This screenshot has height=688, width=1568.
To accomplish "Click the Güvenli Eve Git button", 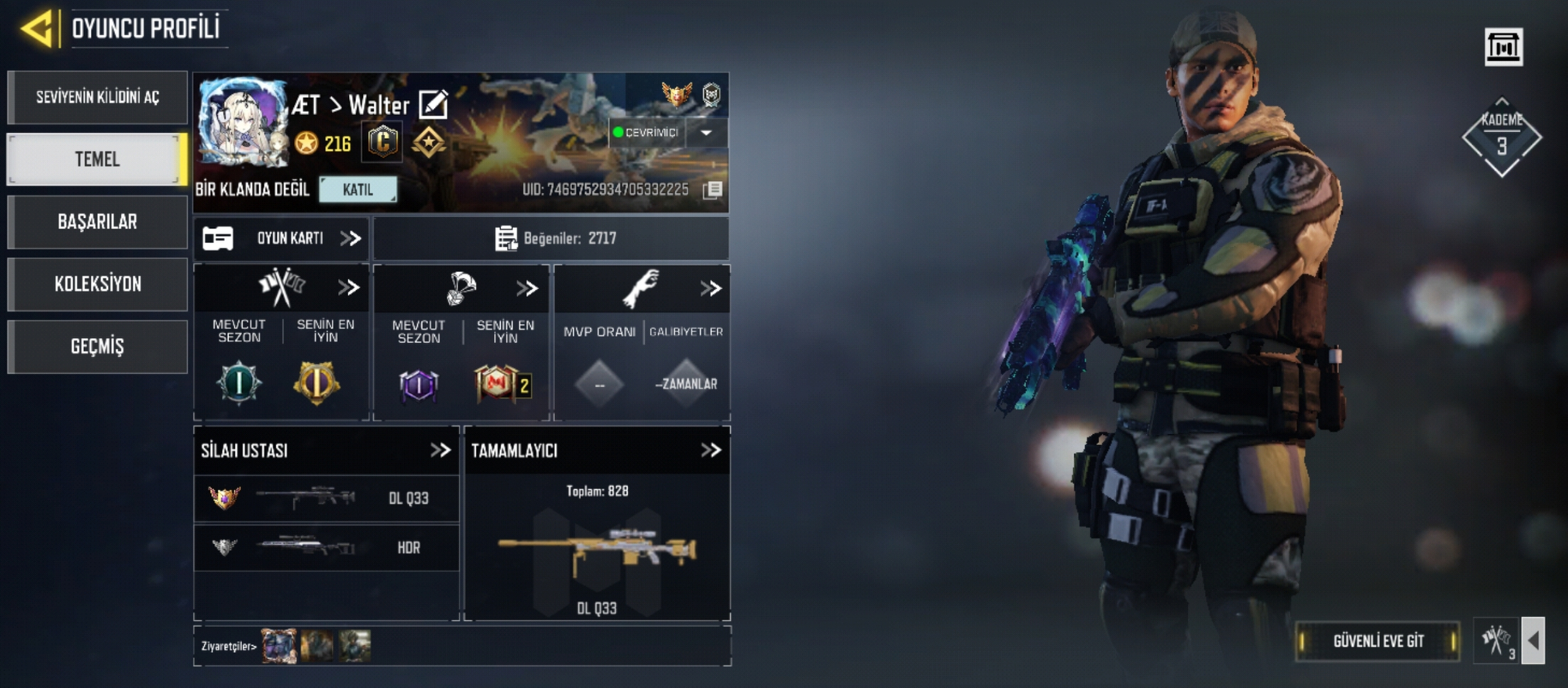I will 1377,641.
